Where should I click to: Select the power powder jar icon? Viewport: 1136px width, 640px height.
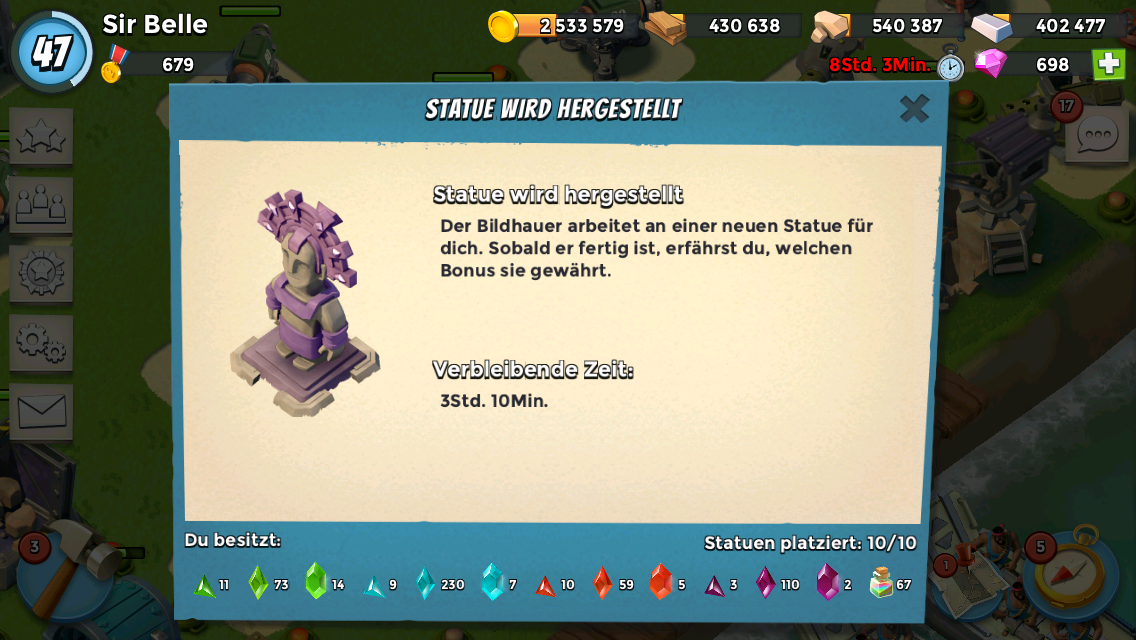[881, 582]
